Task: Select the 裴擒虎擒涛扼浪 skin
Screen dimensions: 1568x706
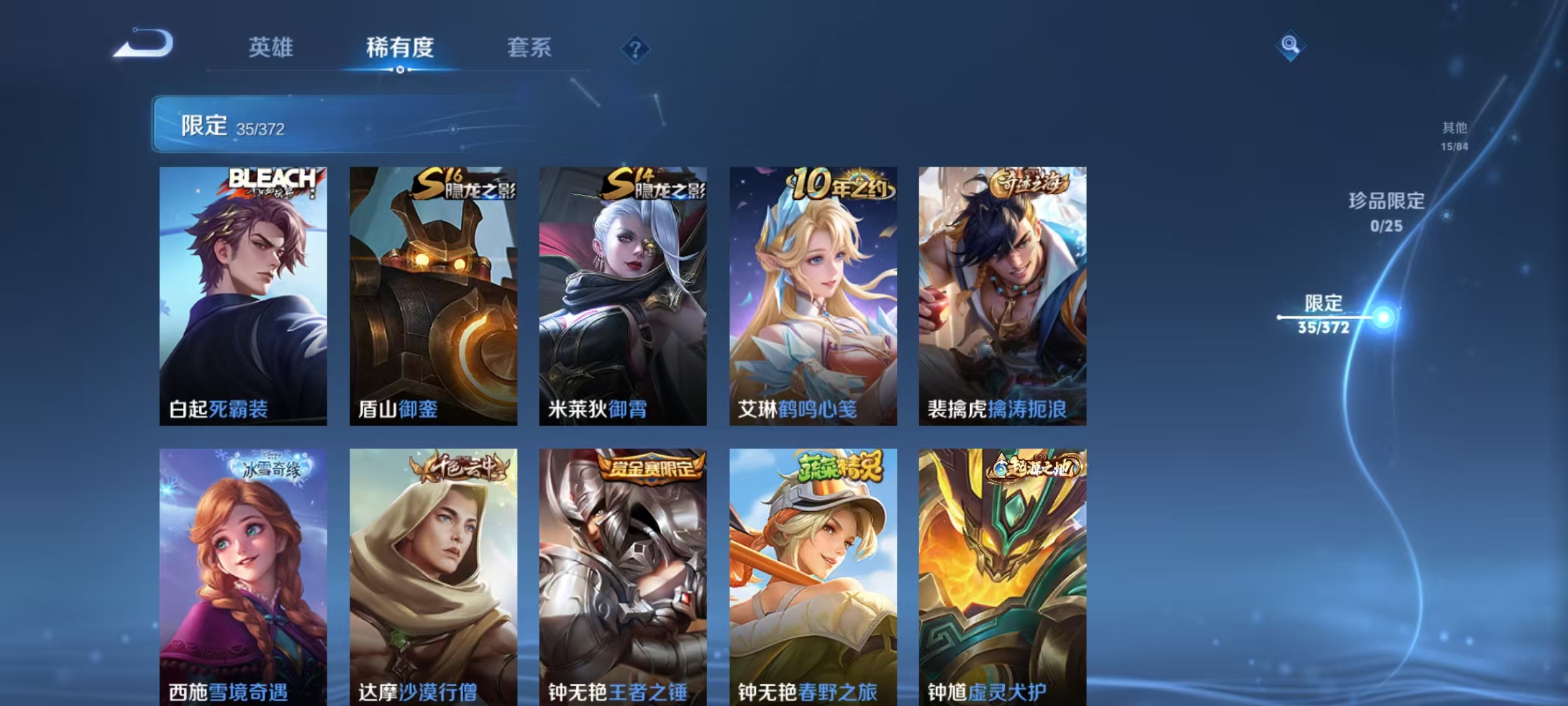Action: coord(1003,294)
